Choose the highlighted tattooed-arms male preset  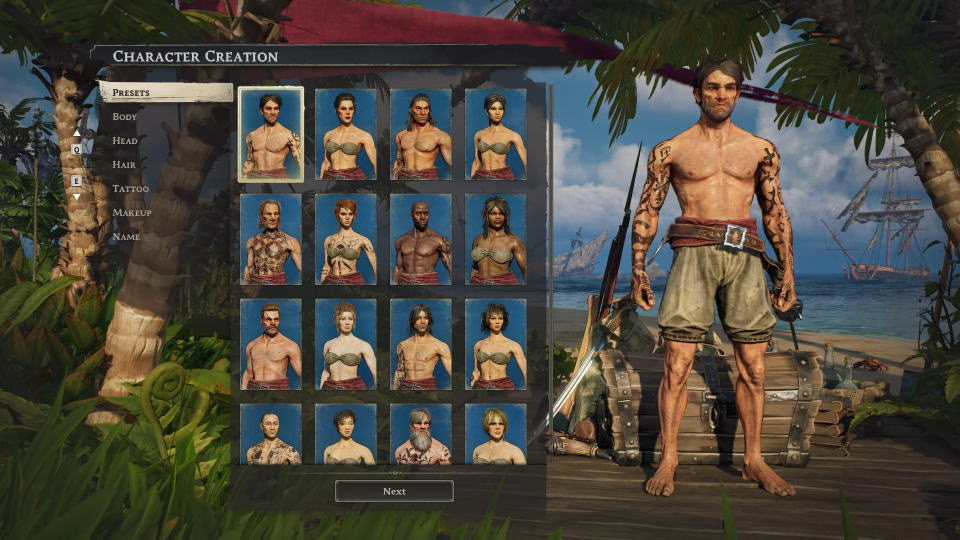[x=271, y=134]
